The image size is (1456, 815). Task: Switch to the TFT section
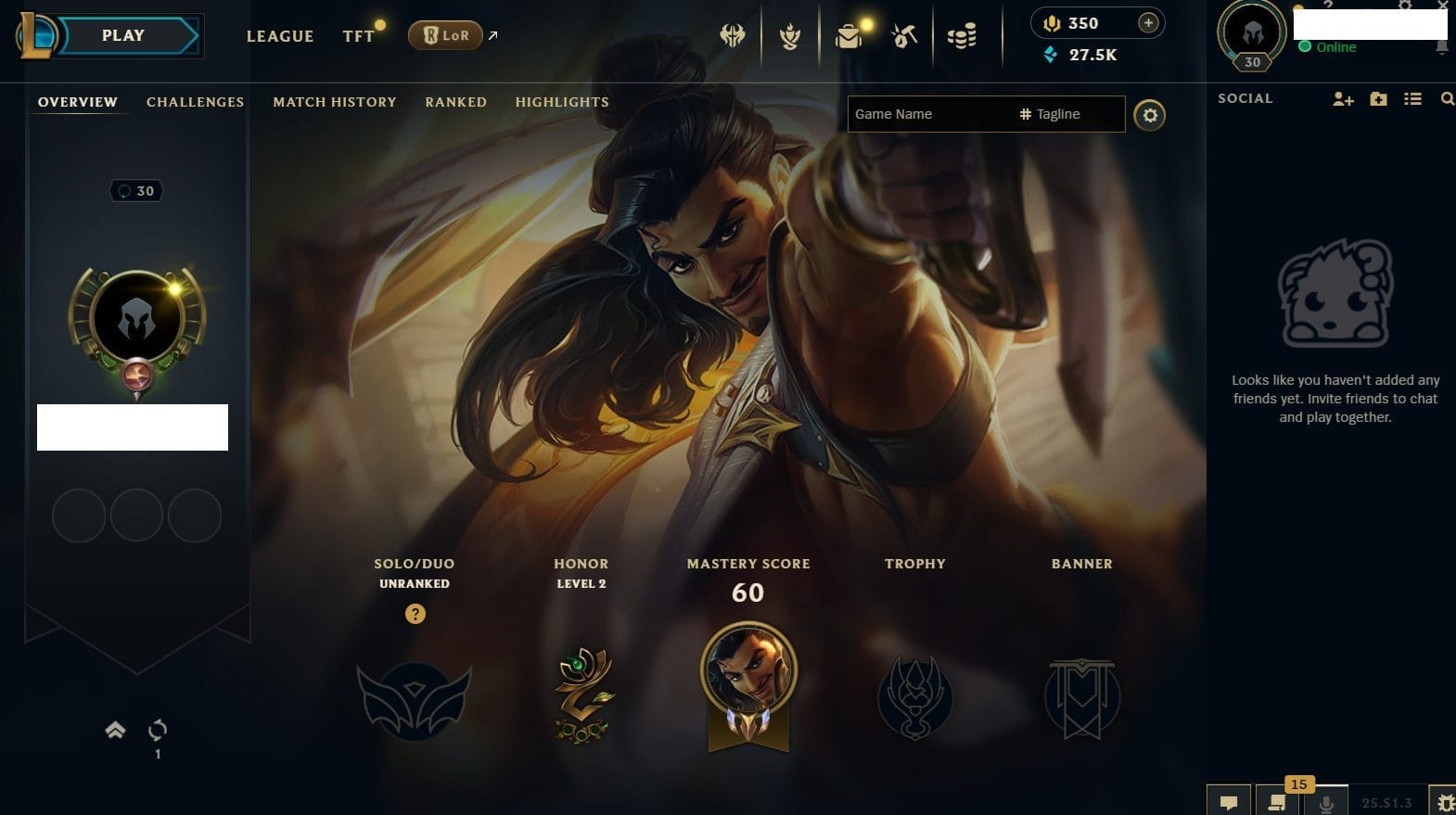tap(358, 36)
